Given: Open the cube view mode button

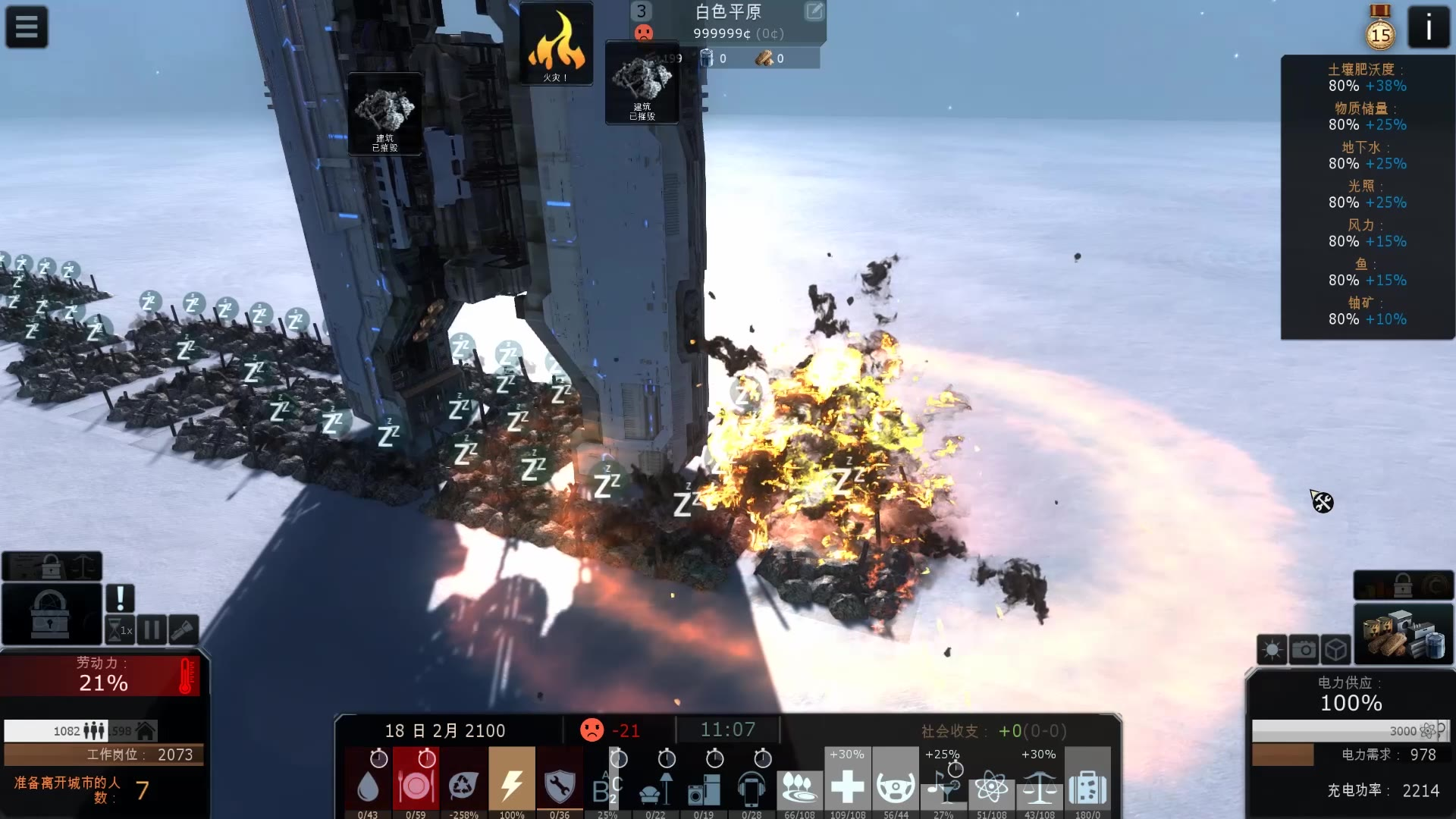Looking at the screenshot, I should [1335, 650].
